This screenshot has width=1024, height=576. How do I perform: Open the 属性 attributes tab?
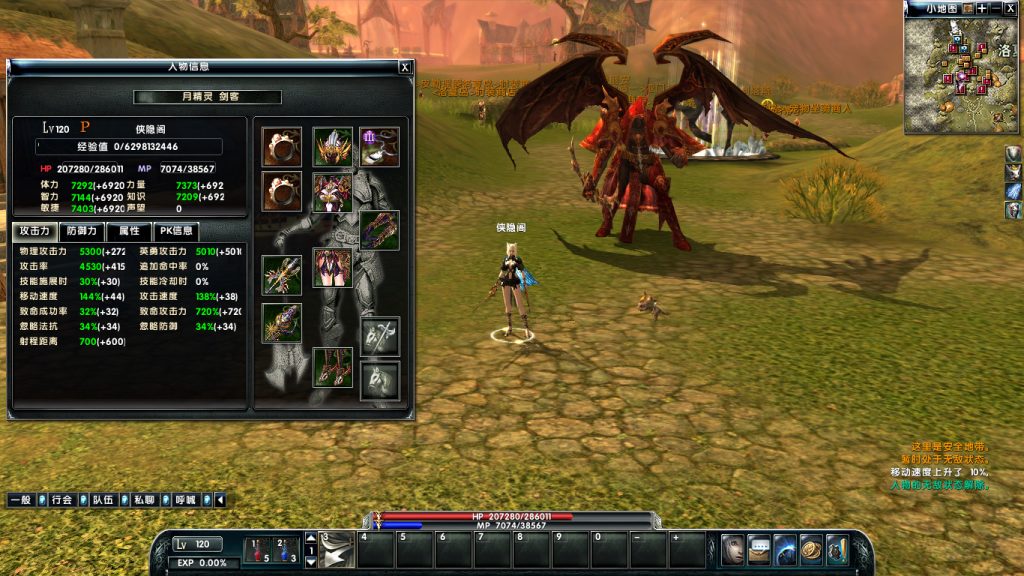click(x=129, y=231)
